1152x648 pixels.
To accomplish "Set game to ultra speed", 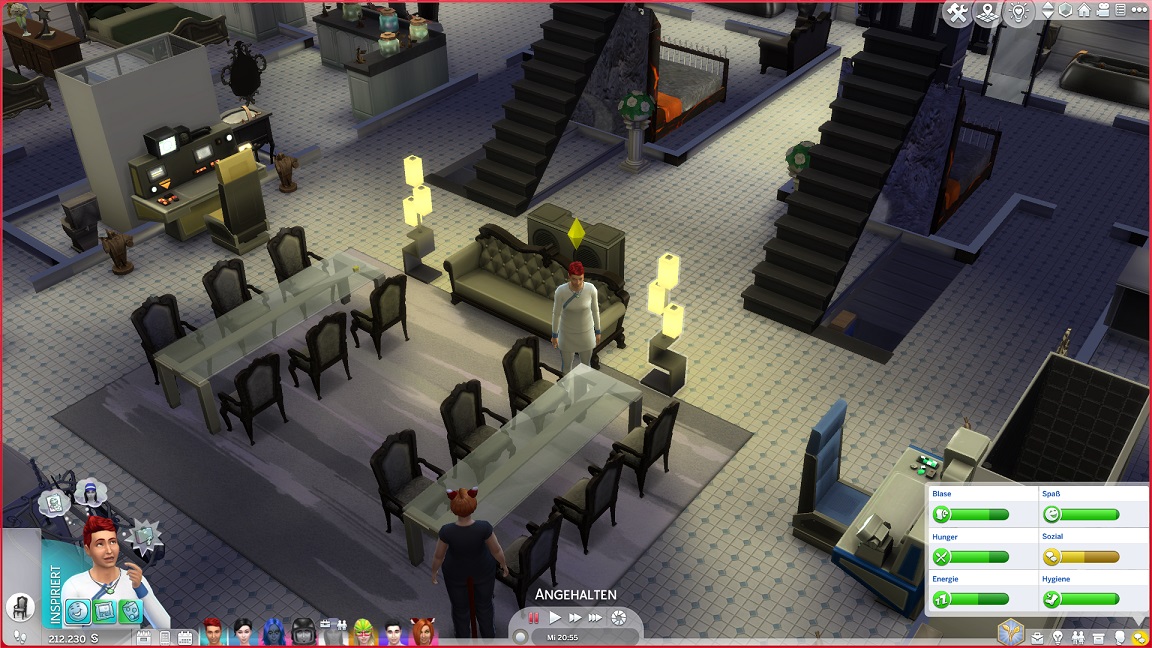I will 596,618.
